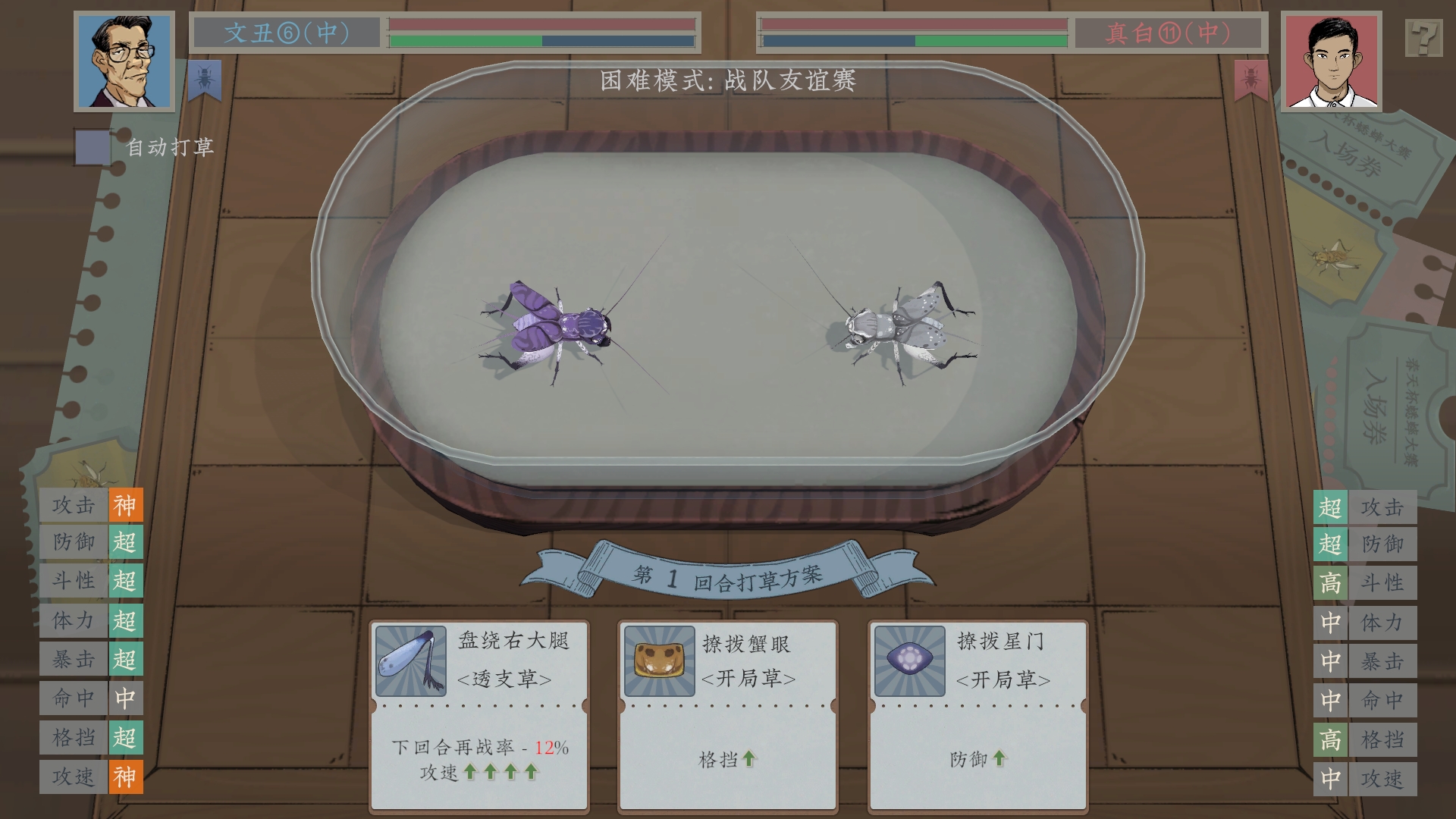This screenshot has width=1456, height=819.
Task: Choose the 撩拨蟹眼 opening grass card
Action: [x=726, y=713]
